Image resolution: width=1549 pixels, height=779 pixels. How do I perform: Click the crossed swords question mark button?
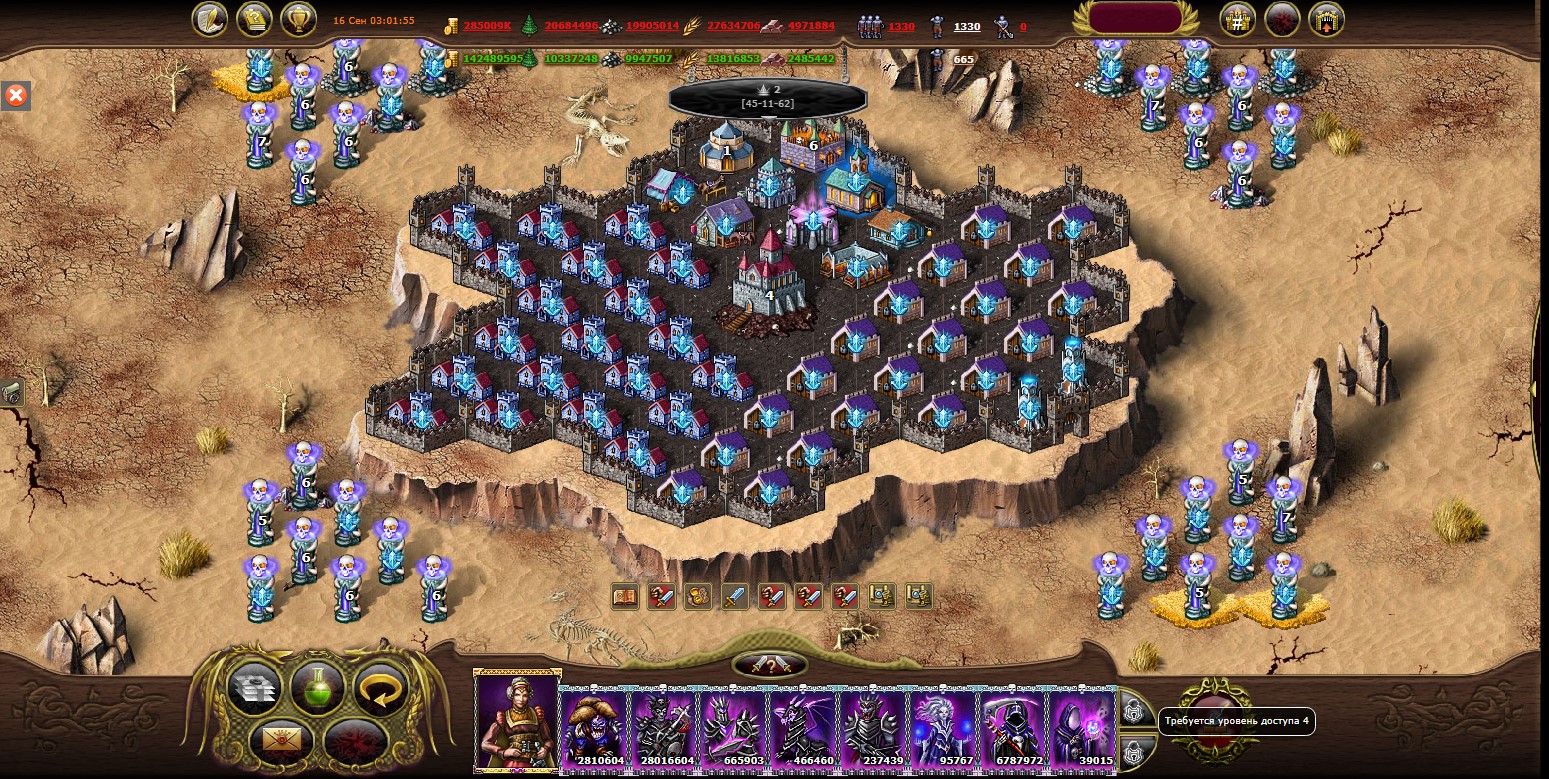[770, 665]
